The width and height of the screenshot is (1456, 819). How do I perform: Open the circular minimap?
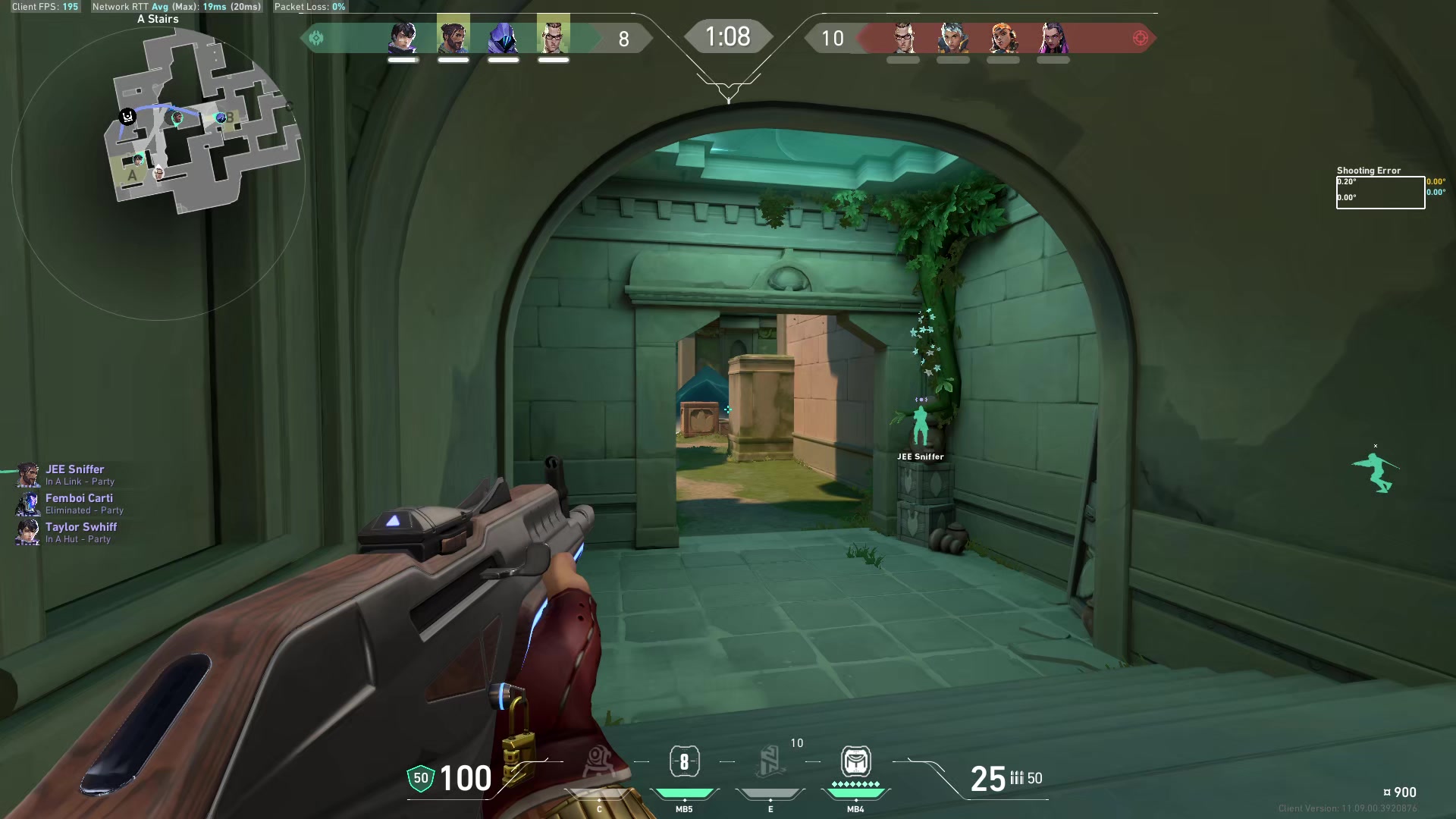158,173
